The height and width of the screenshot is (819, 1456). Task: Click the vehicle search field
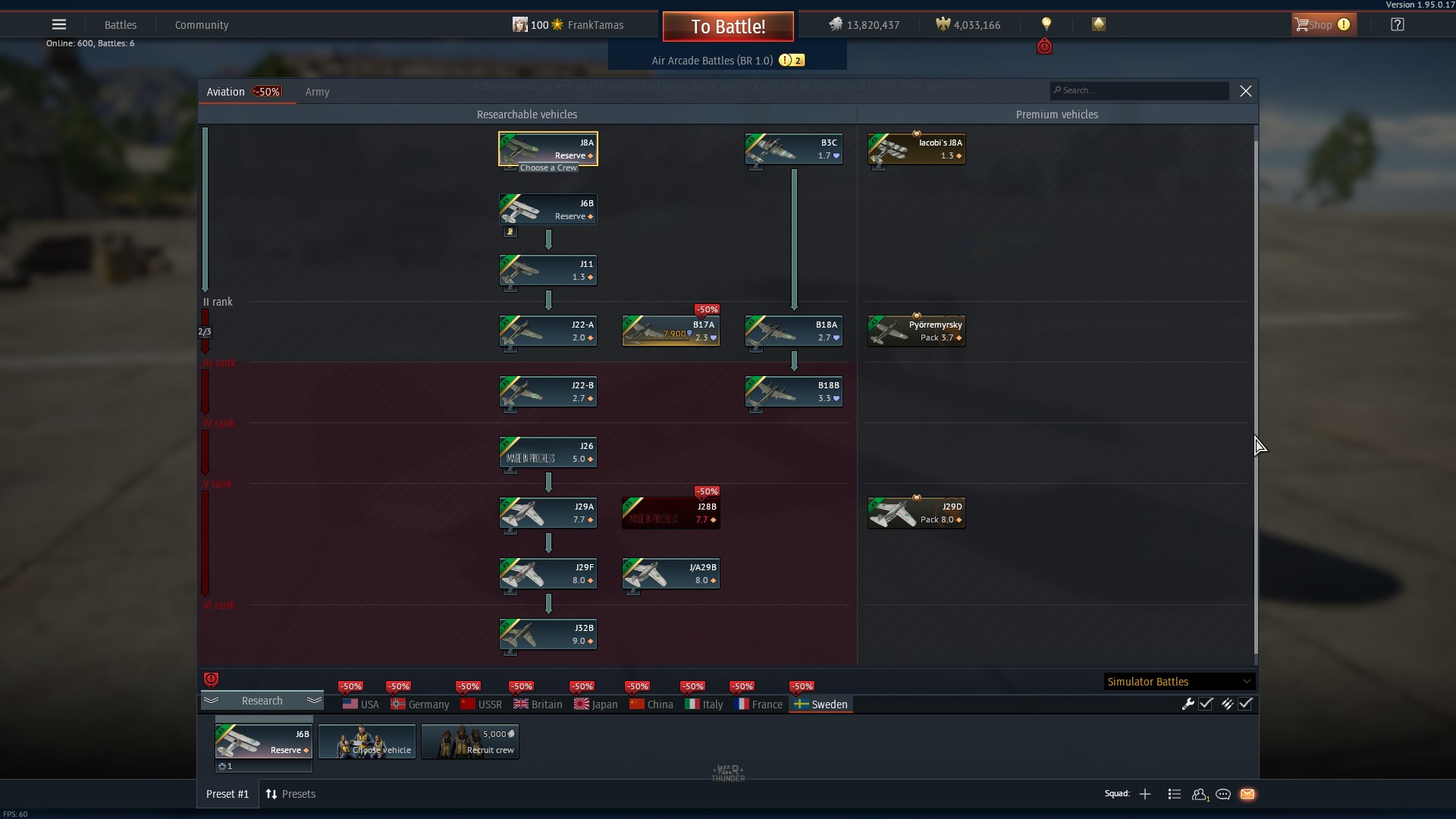(x=1141, y=90)
